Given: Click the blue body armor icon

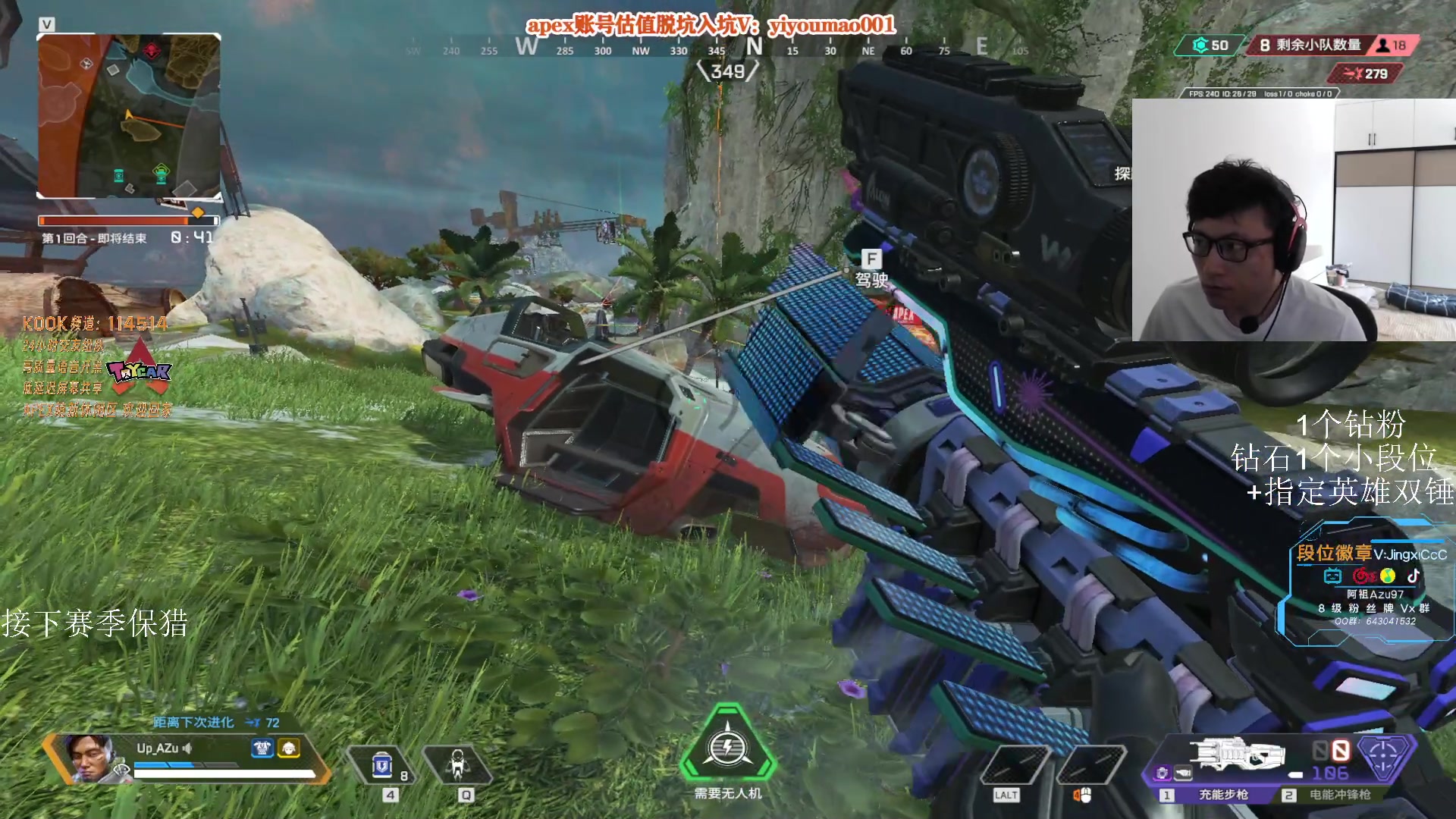Looking at the screenshot, I should click(x=262, y=748).
